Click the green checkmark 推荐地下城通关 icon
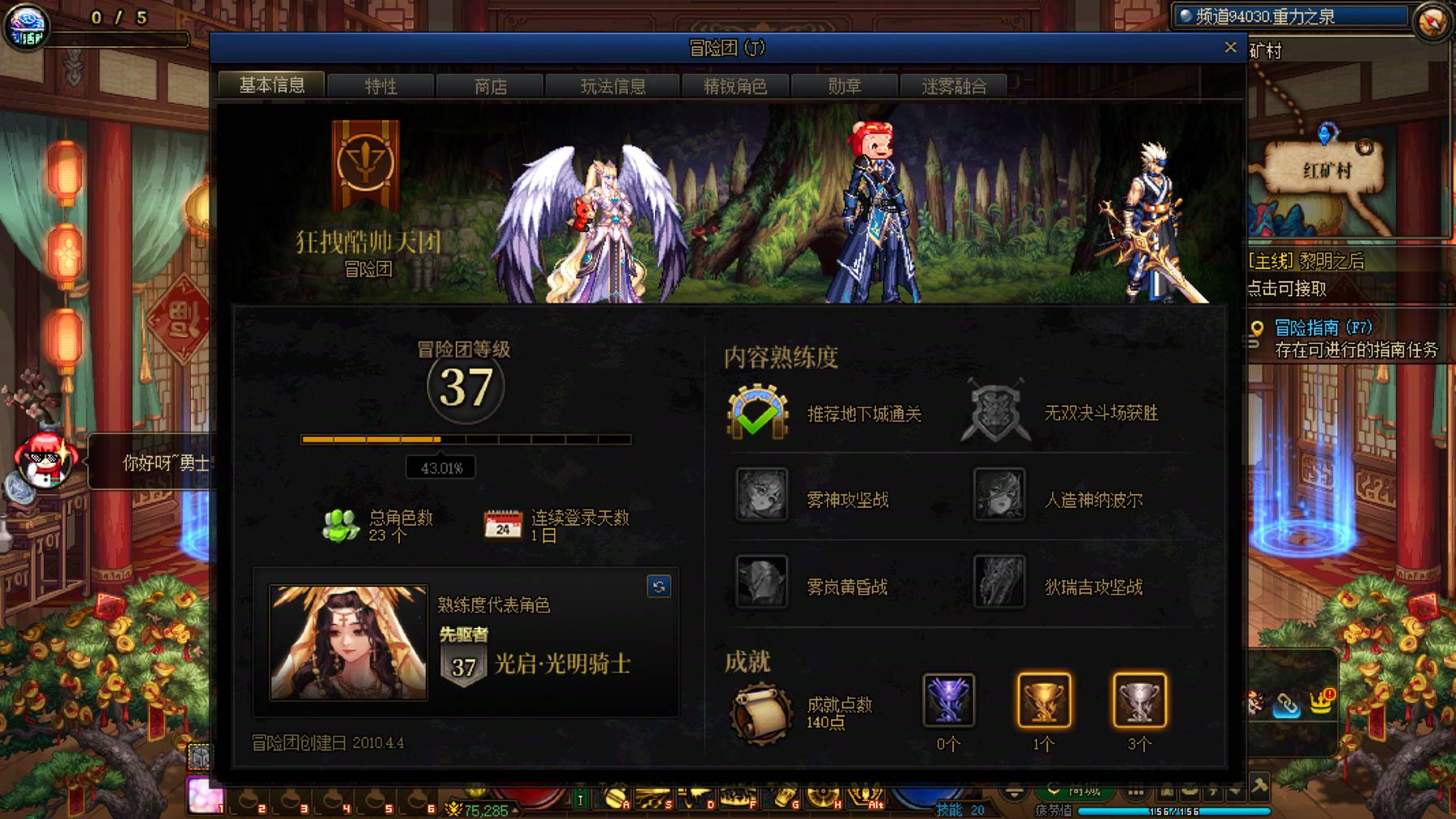This screenshot has width=1456, height=819. (x=758, y=413)
